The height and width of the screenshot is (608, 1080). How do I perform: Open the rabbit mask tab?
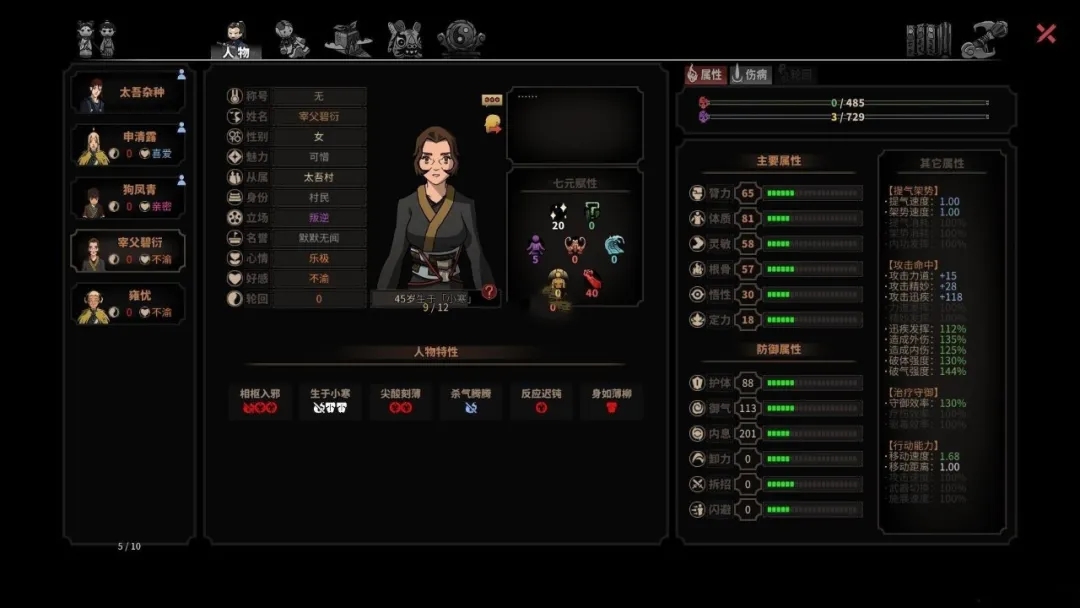coord(404,38)
